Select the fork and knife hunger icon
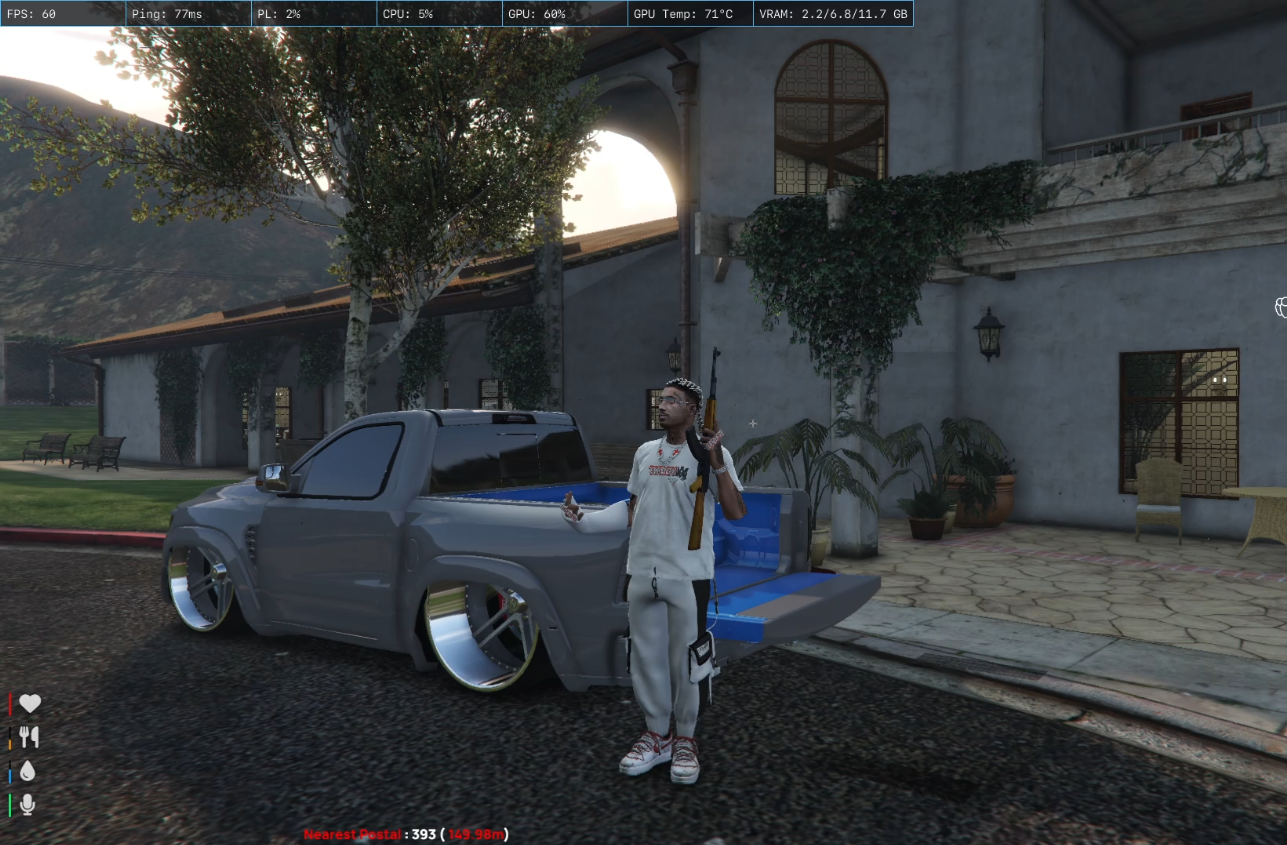Viewport: 1287px width, 845px height. point(29,737)
